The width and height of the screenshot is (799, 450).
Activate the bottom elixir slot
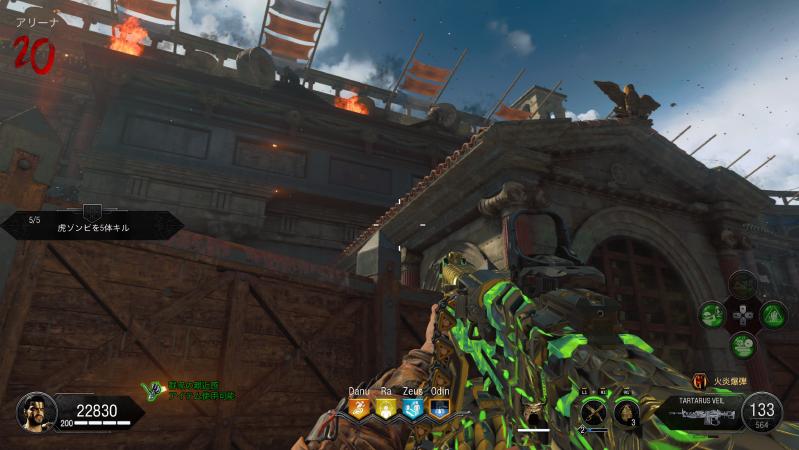click(742, 345)
